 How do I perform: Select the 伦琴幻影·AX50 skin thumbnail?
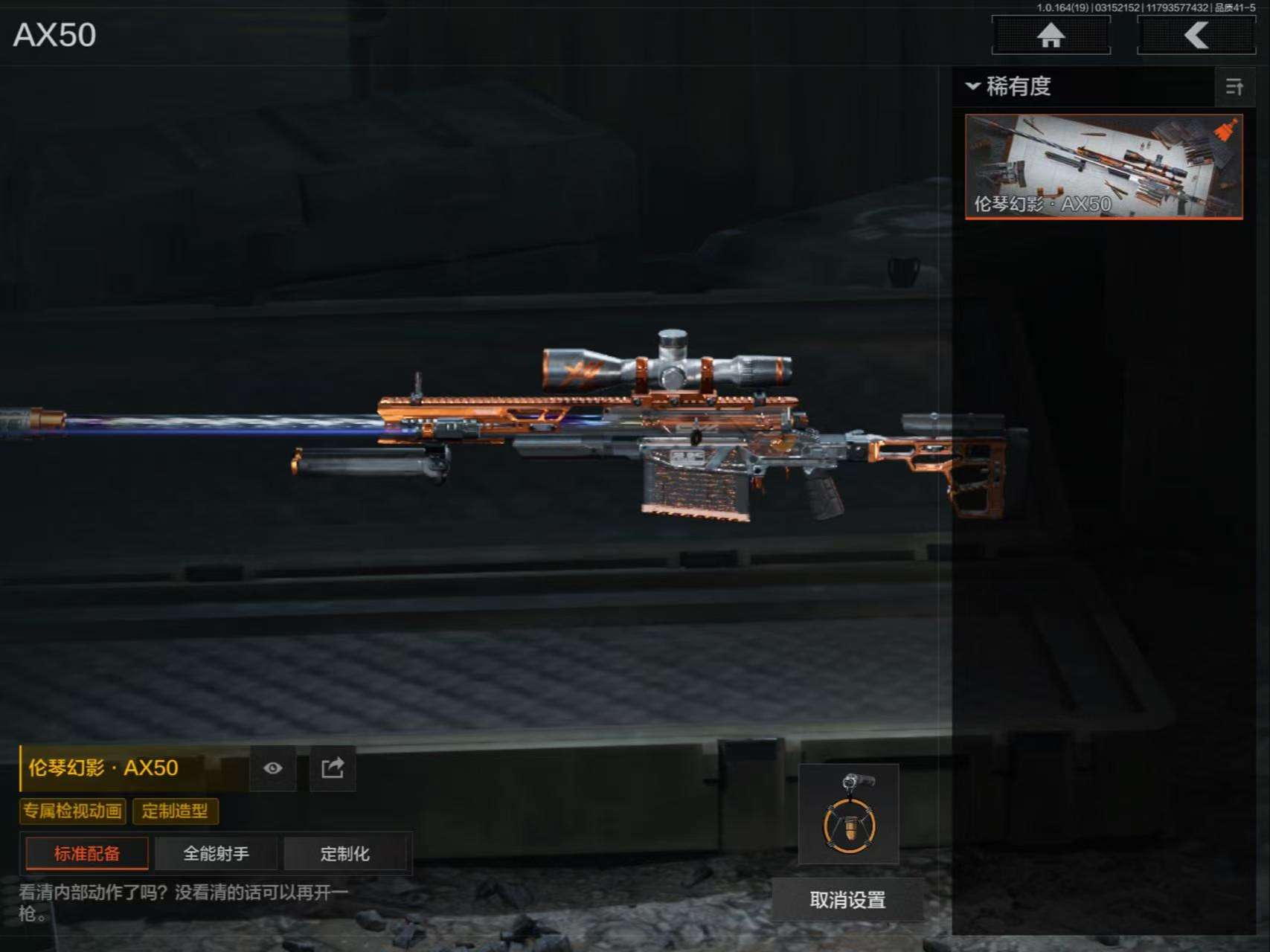click(x=1103, y=167)
